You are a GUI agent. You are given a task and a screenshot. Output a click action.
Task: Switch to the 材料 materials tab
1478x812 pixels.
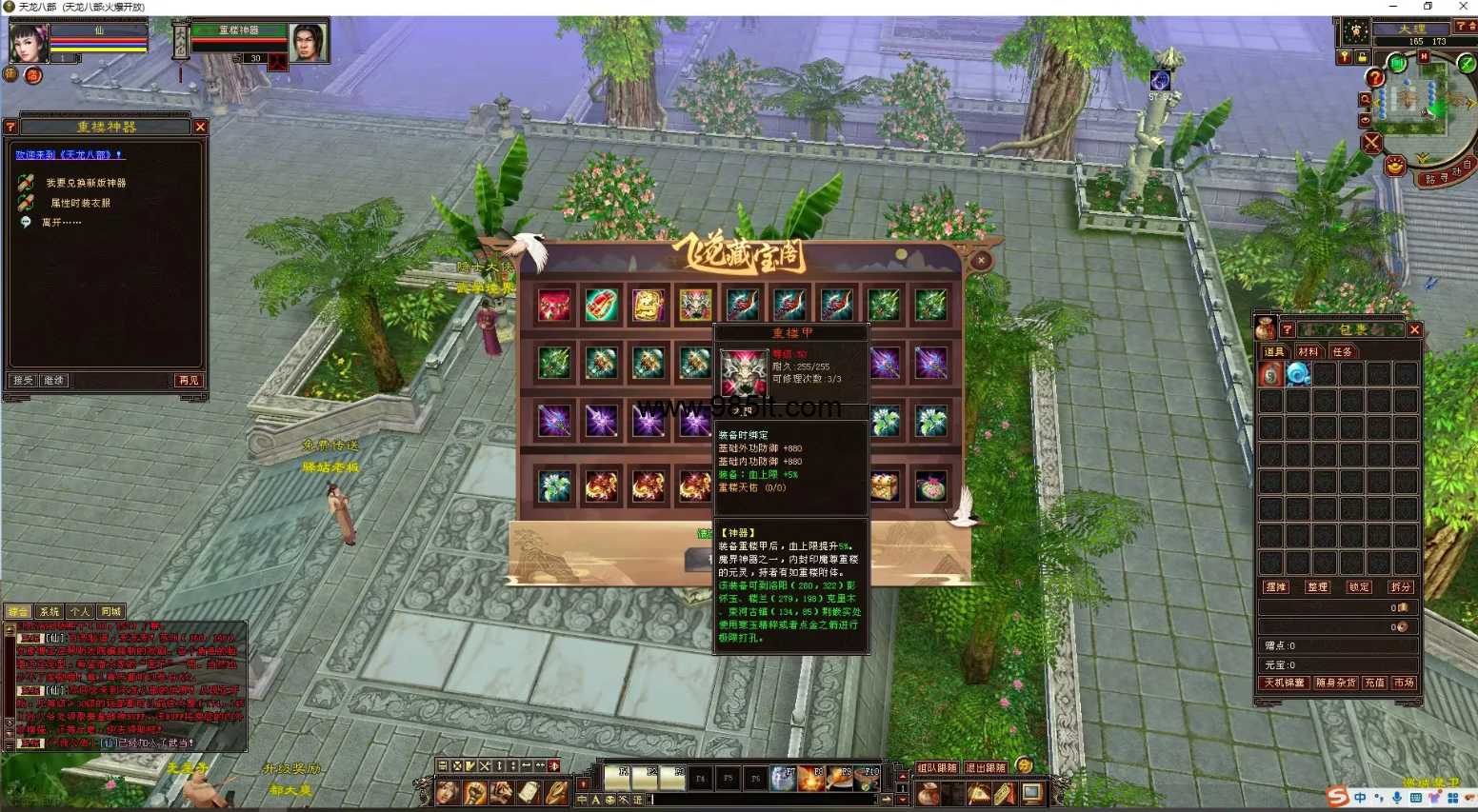(x=1308, y=352)
